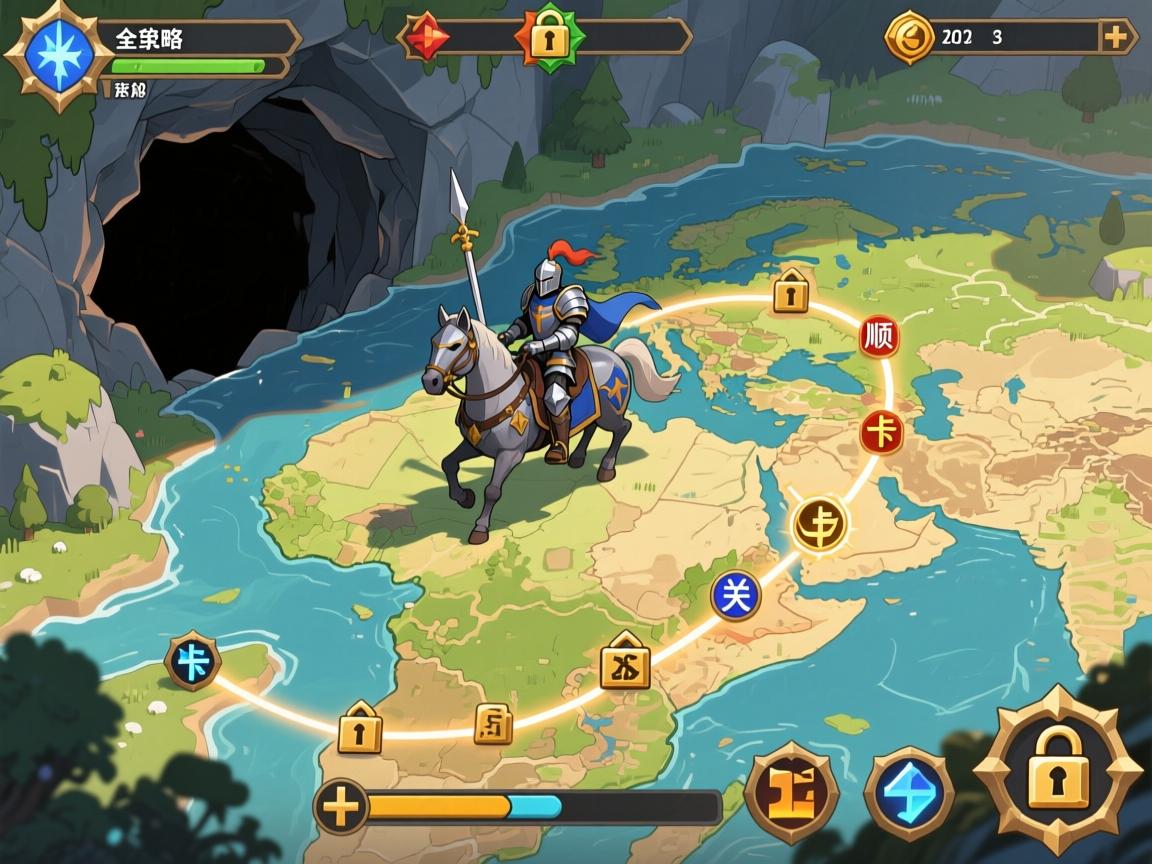
Task: Click the gold coin currency icon
Action: pyautogui.click(x=909, y=38)
